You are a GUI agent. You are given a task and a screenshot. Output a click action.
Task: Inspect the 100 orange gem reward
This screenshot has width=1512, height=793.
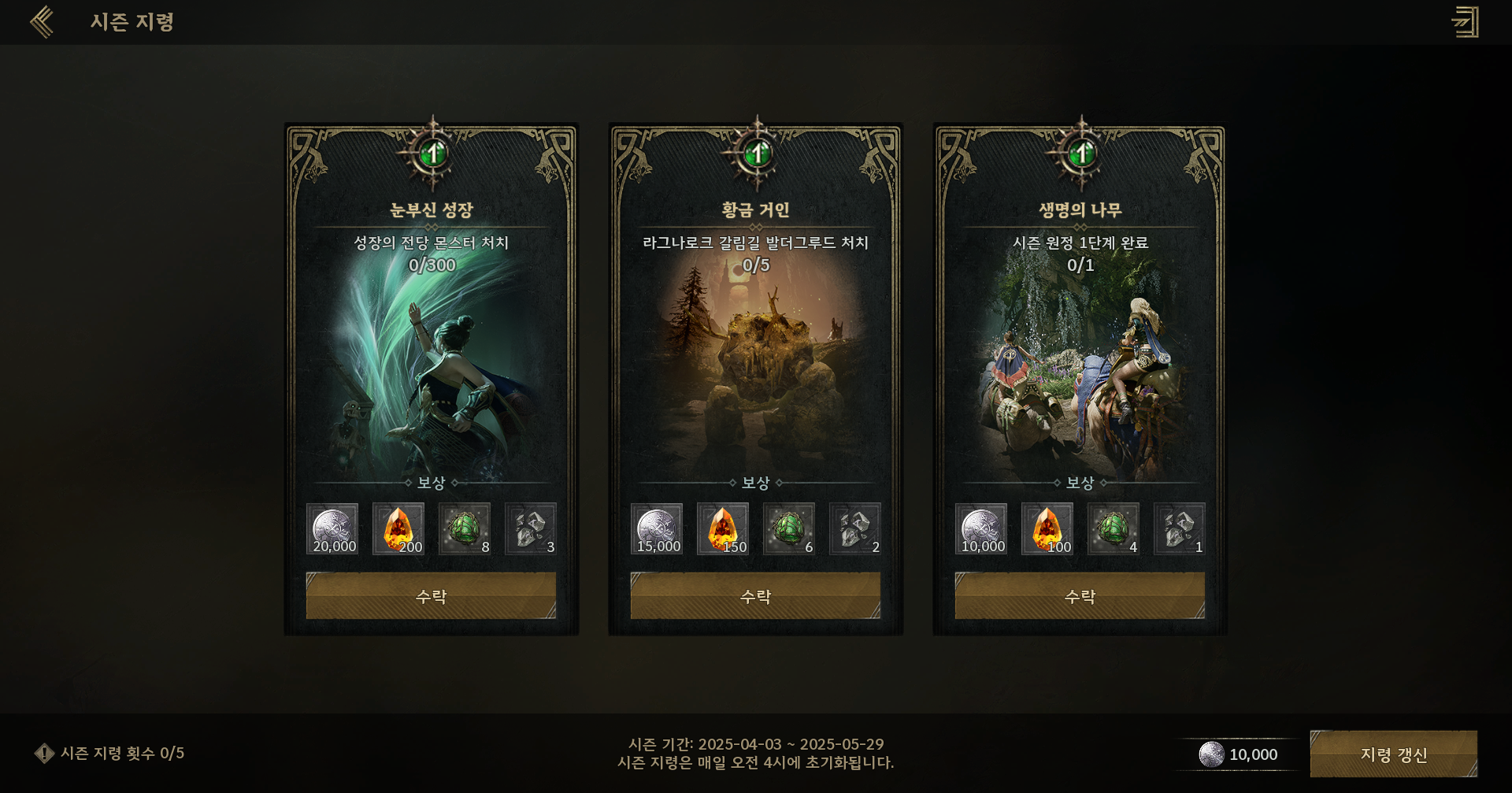click(1047, 529)
